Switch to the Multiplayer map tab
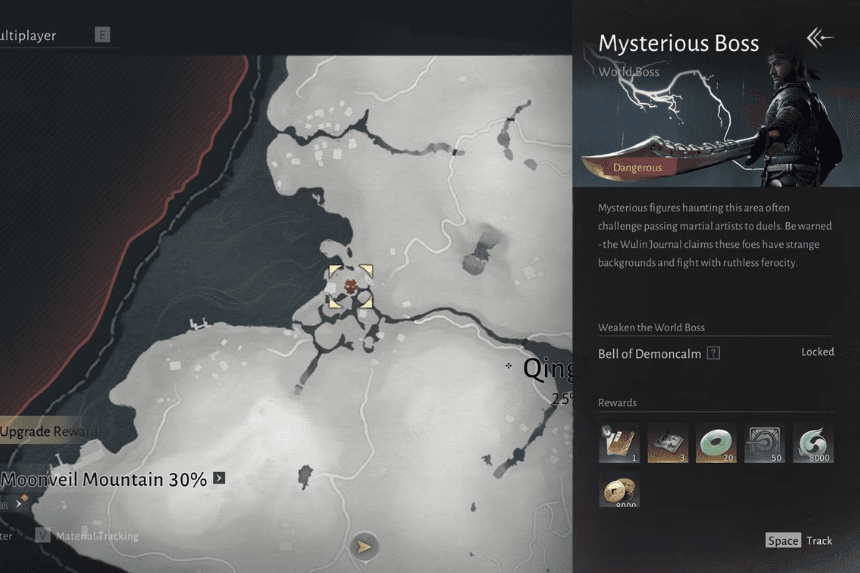This screenshot has height=573, width=860. pos(28,36)
